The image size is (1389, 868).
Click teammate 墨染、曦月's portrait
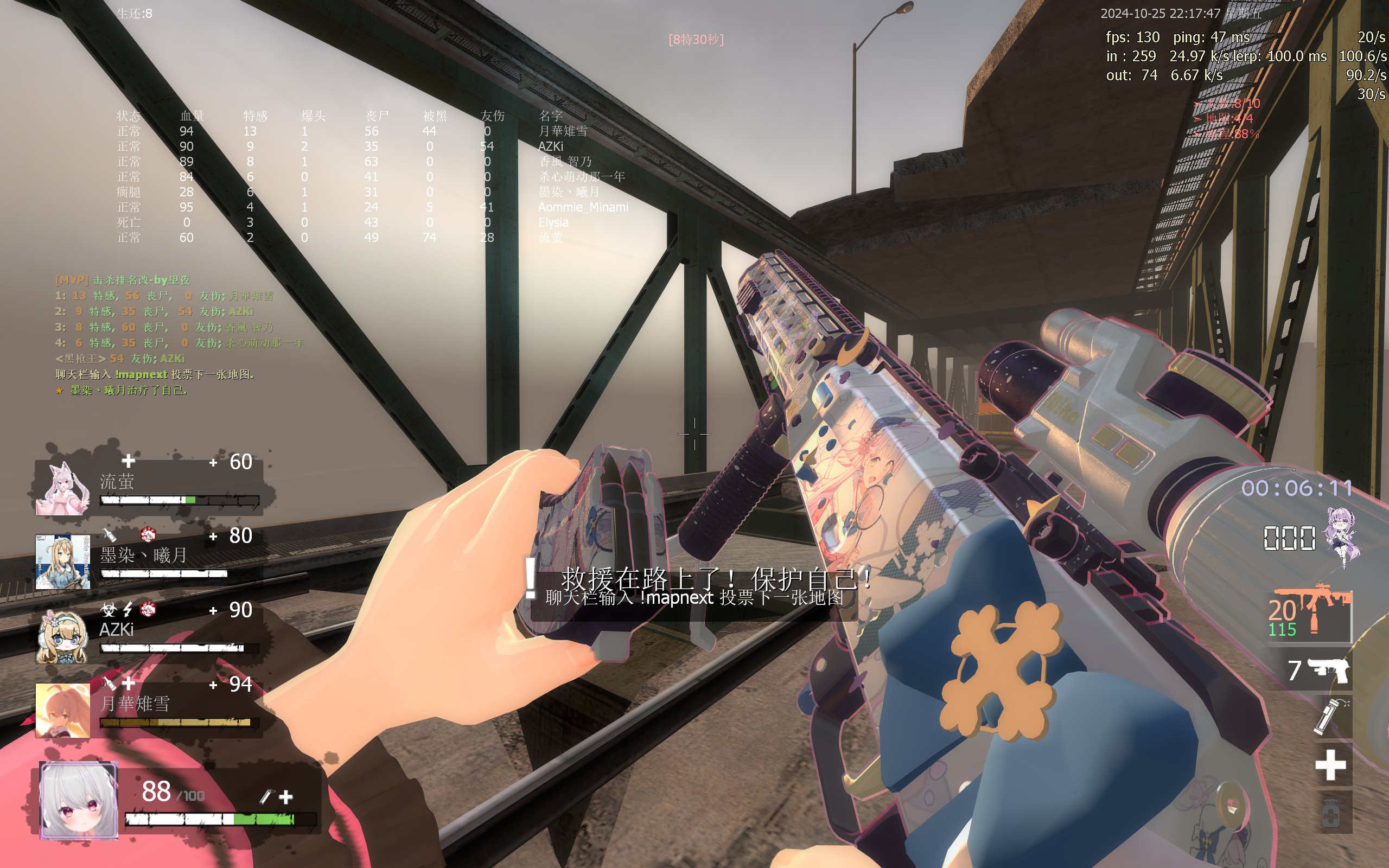point(62,561)
